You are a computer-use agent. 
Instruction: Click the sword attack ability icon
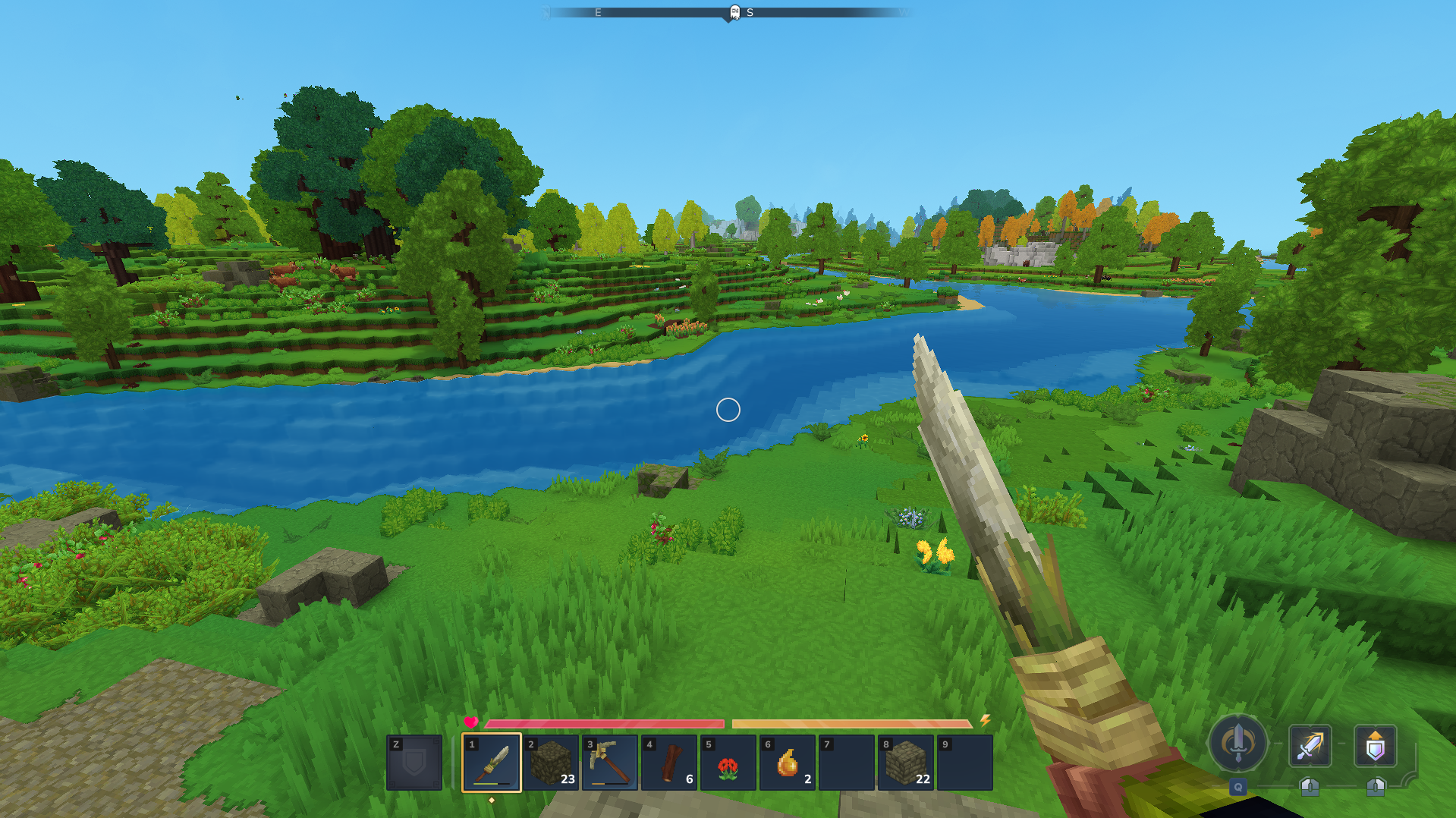click(1310, 746)
